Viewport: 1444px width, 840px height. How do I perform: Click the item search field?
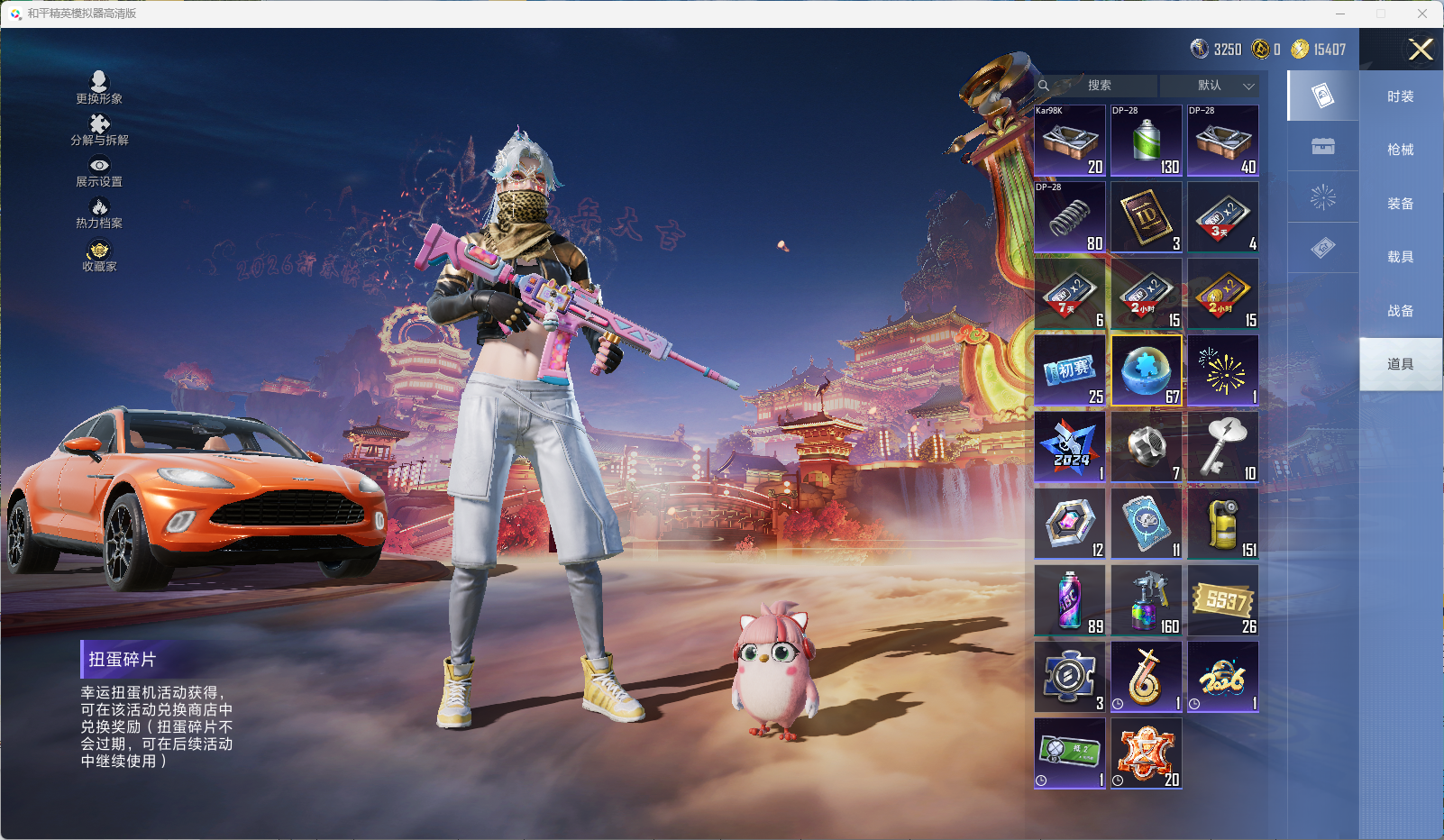click(x=1099, y=86)
